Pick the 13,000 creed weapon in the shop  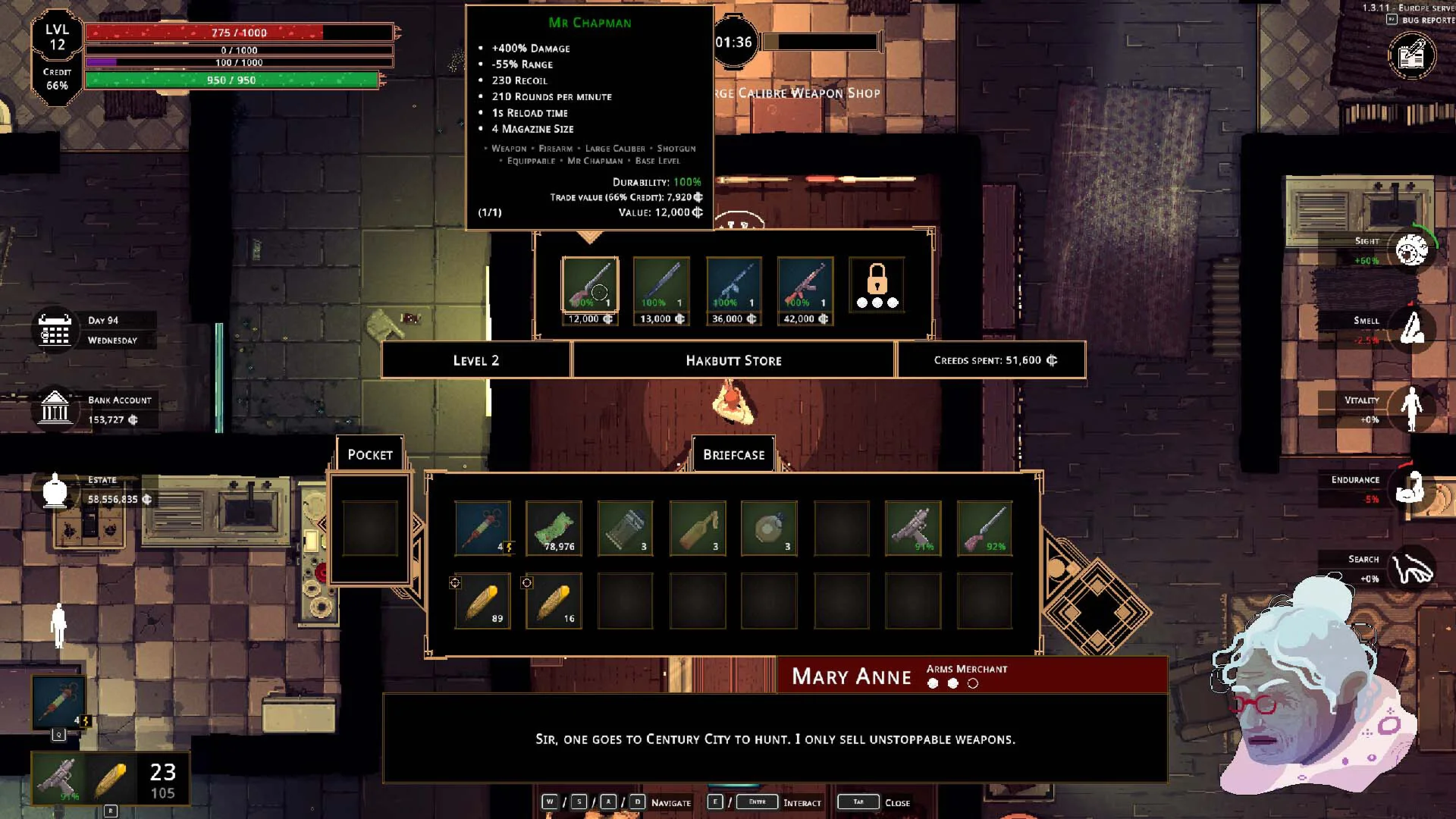coord(661,284)
